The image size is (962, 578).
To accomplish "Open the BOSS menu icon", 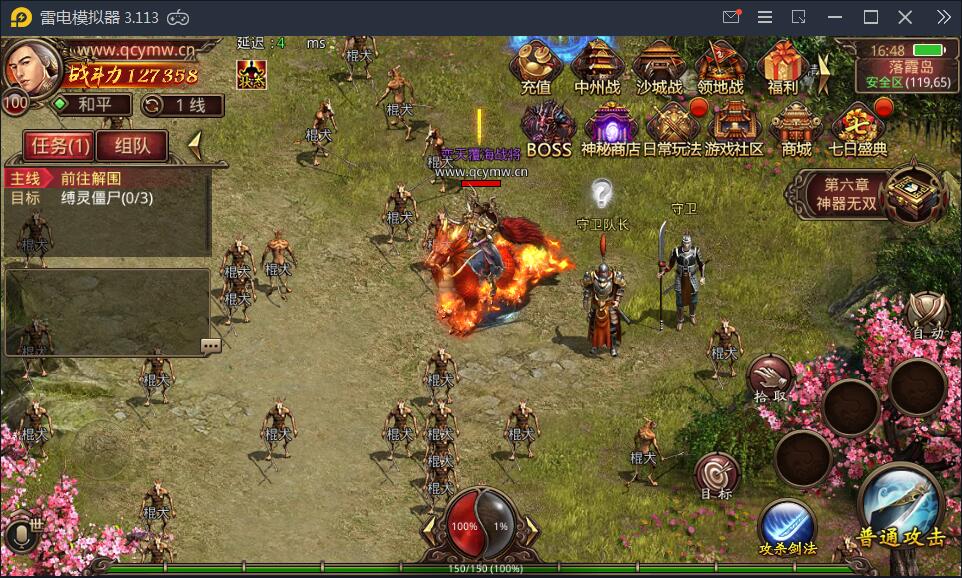I will 548,129.
